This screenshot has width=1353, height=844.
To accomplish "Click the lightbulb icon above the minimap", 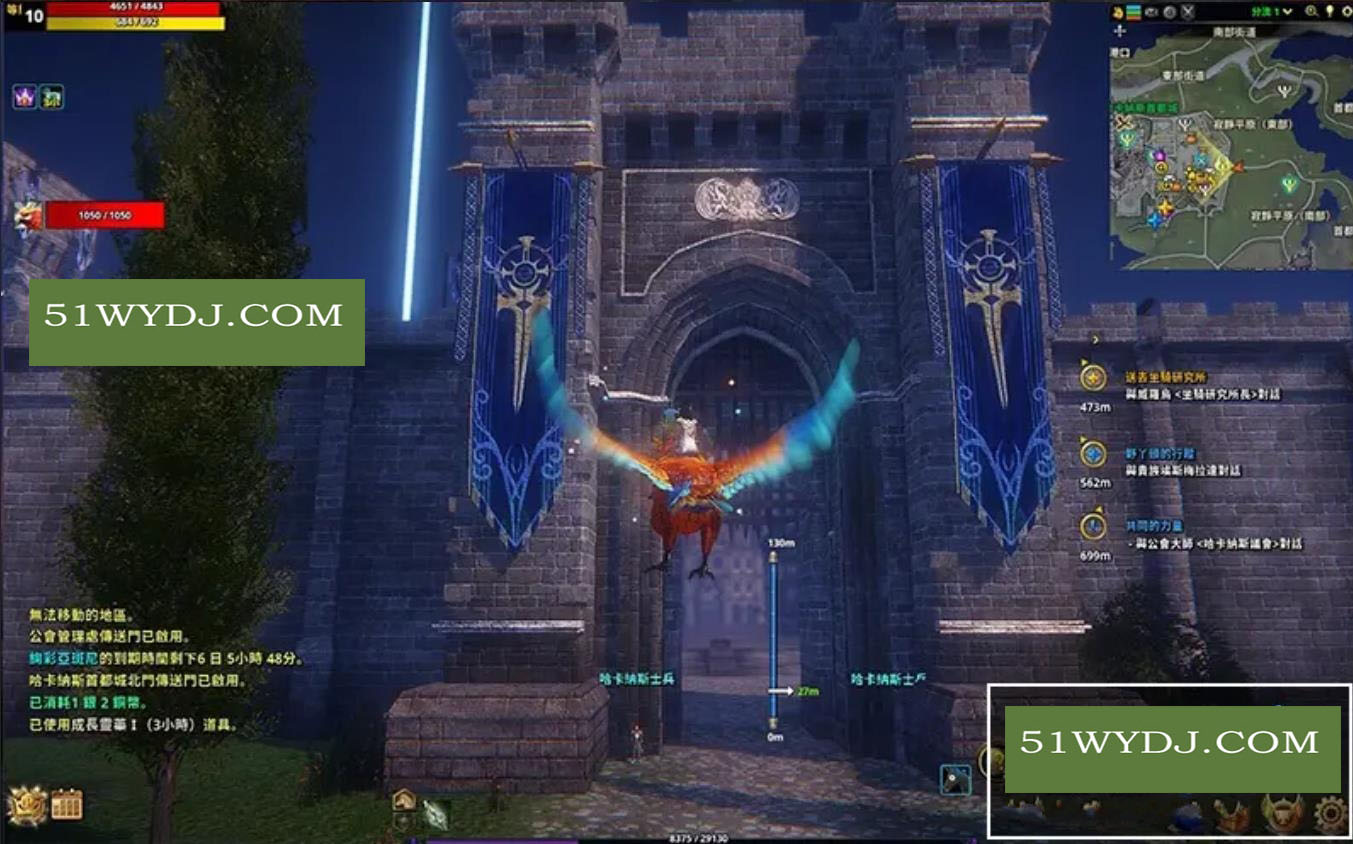I will click(1330, 12).
